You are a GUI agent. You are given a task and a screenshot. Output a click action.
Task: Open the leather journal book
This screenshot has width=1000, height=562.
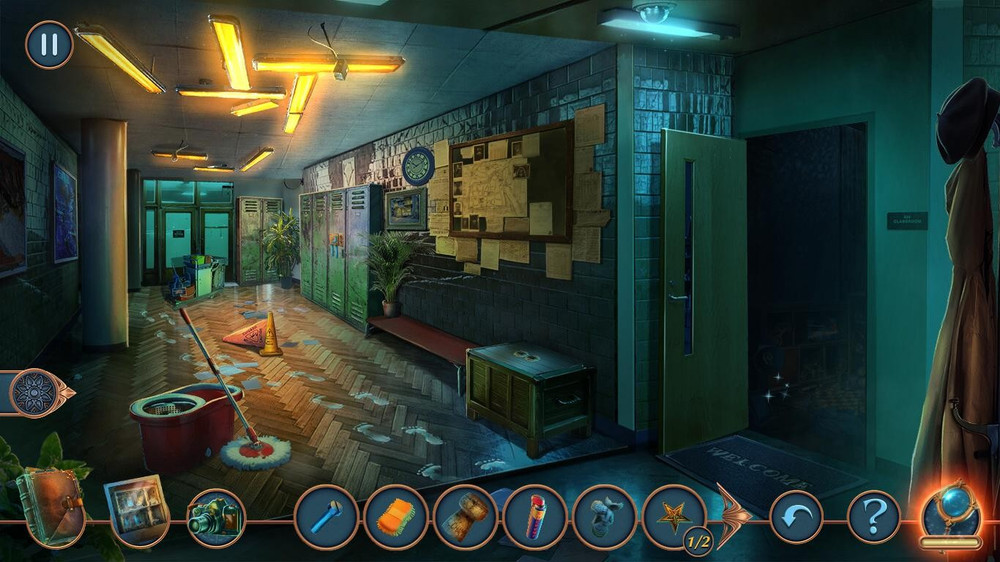(x=48, y=505)
